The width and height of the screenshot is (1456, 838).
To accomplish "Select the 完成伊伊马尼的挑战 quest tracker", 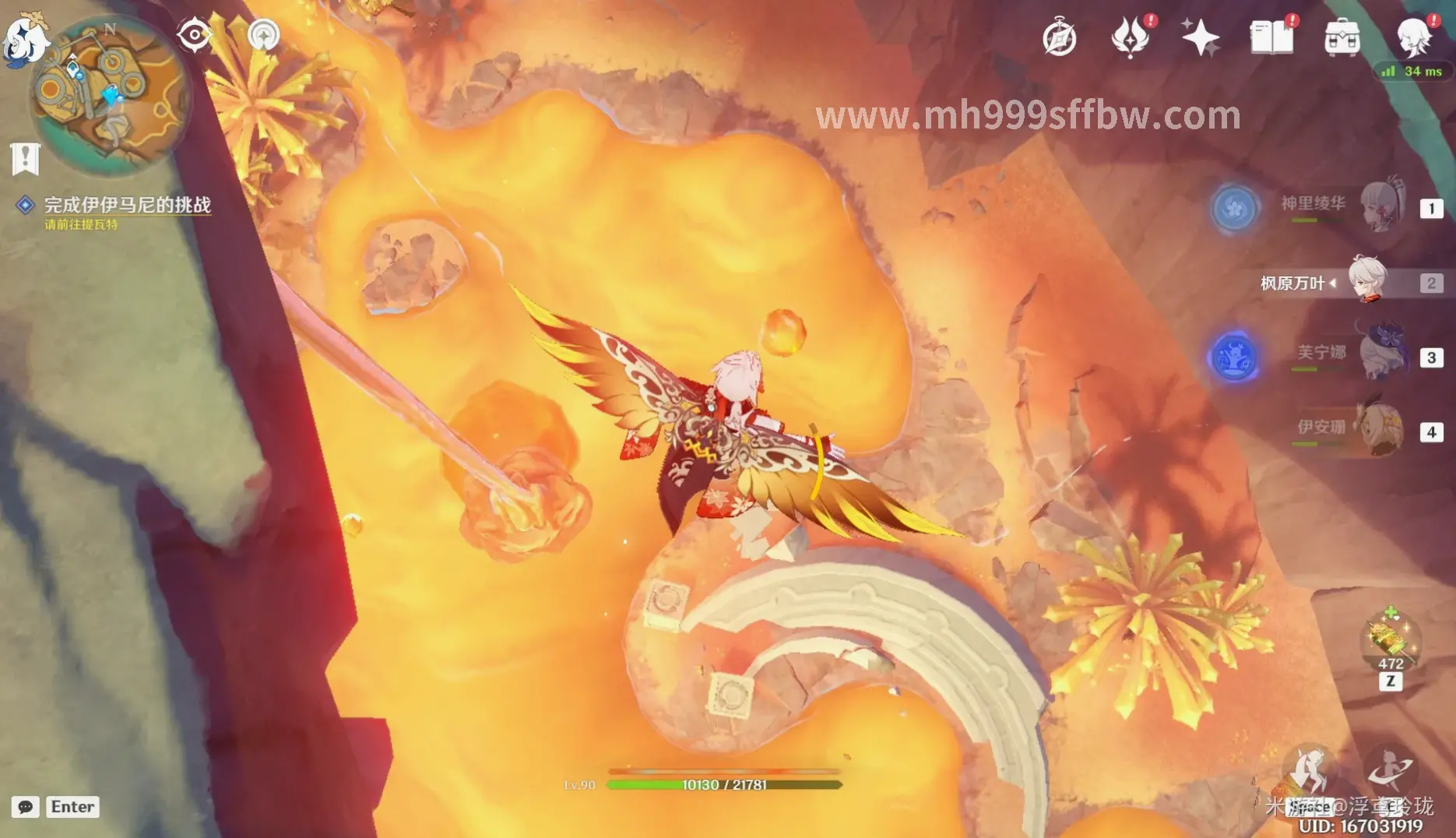I will click(x=127, y=205).
